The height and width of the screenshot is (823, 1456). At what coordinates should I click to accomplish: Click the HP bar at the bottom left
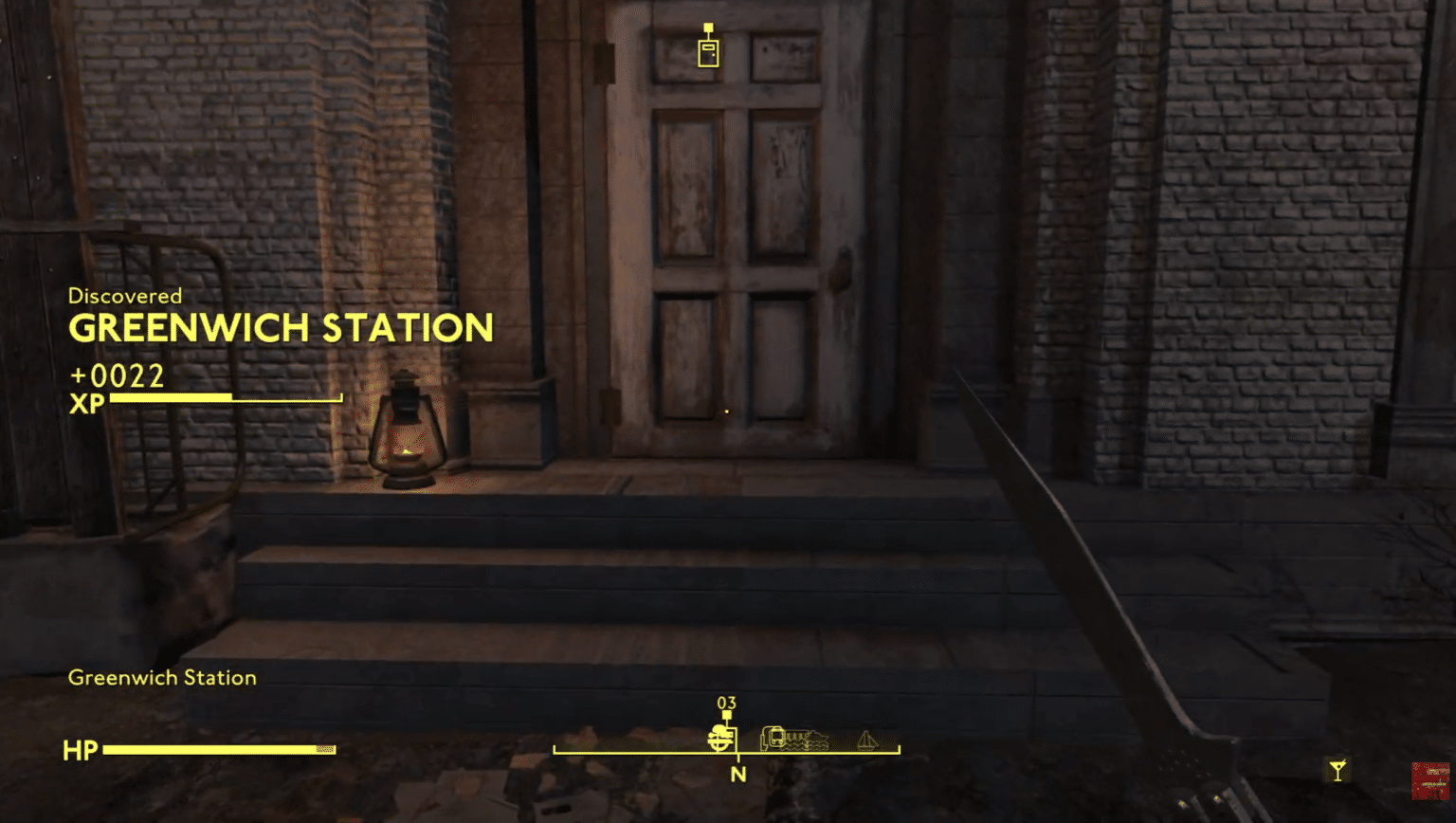tap(218, 750)
